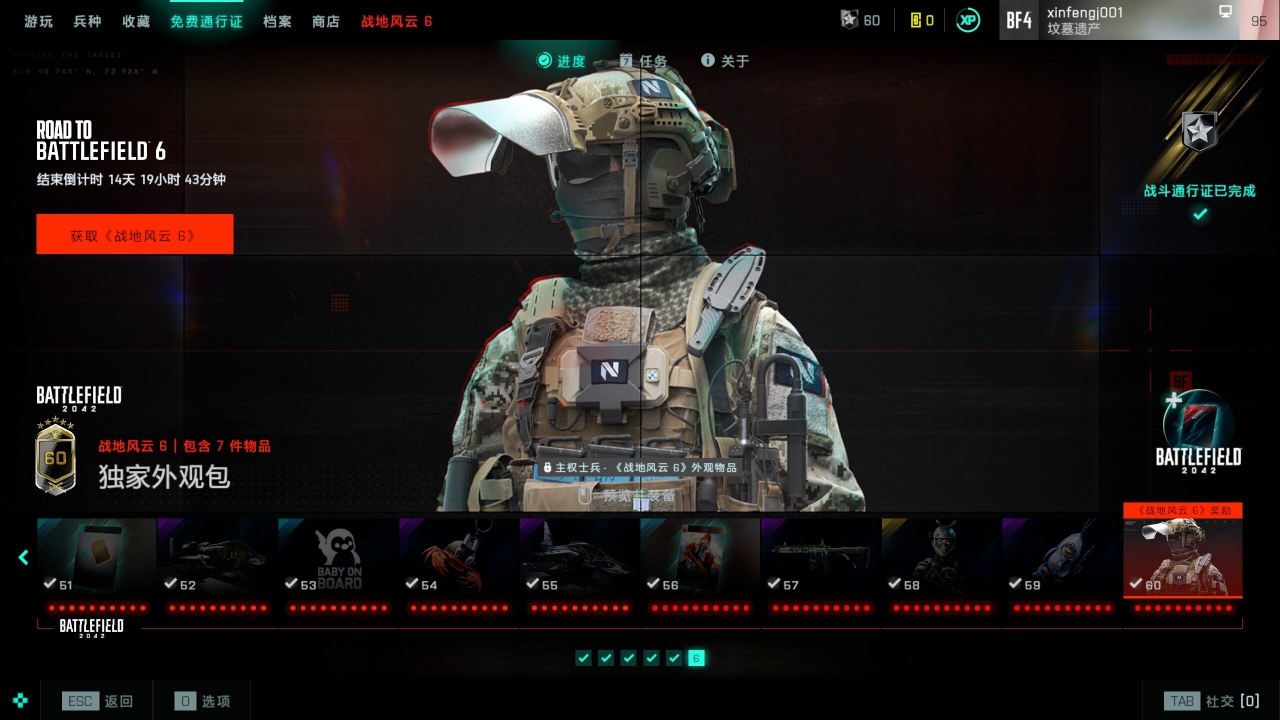This screenshot has height=720, width=1280.
Task: Select the tier 51 reward tile
Action: pos(97,557)
